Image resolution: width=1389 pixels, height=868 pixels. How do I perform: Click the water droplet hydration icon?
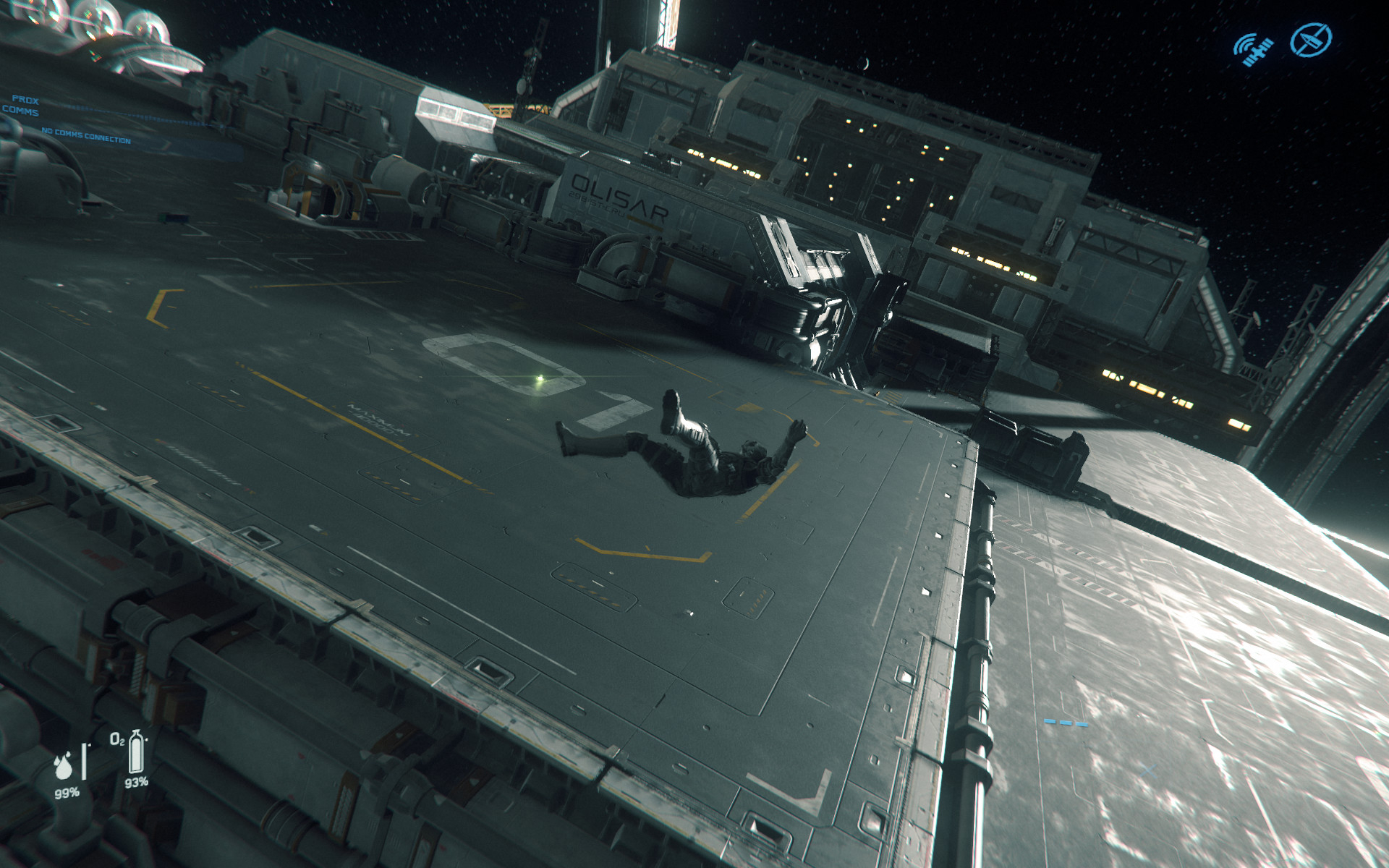pyautogui.click(x=64, y=768)
